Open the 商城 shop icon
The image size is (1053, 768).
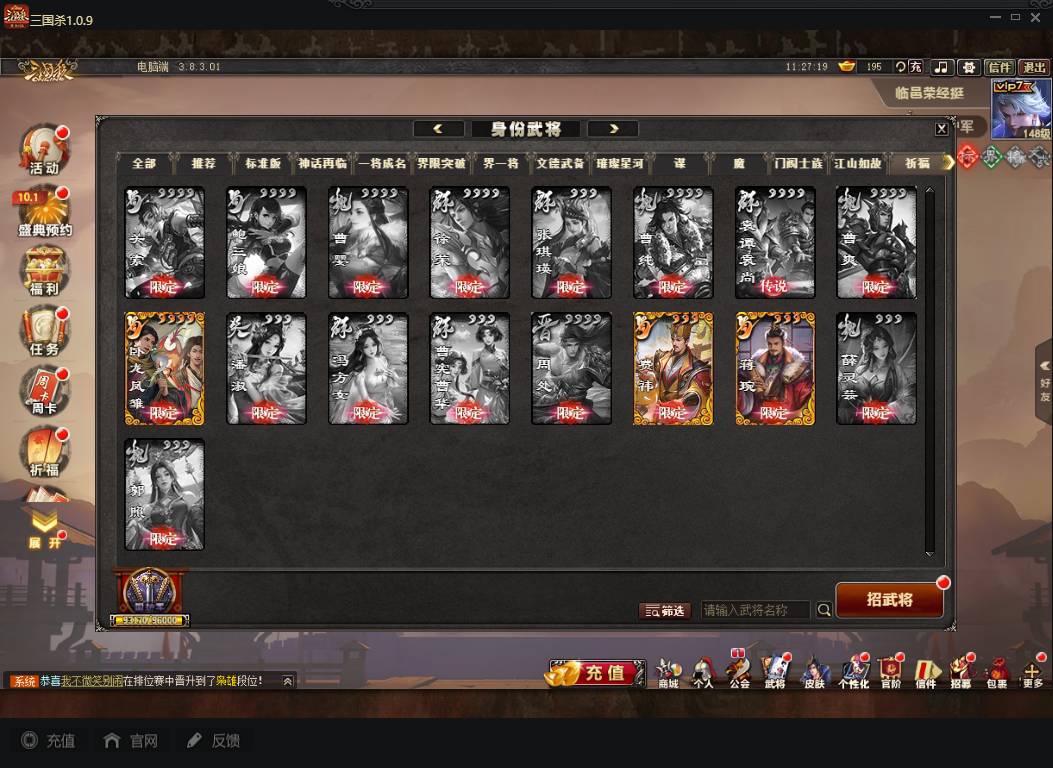(x=668, y=672)
